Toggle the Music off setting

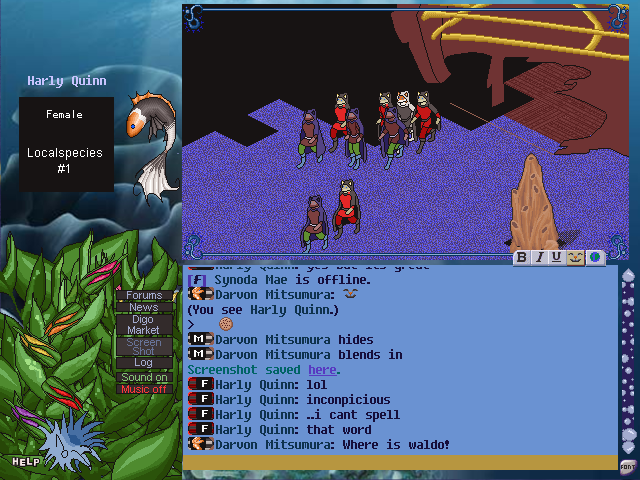coord(144,389)
